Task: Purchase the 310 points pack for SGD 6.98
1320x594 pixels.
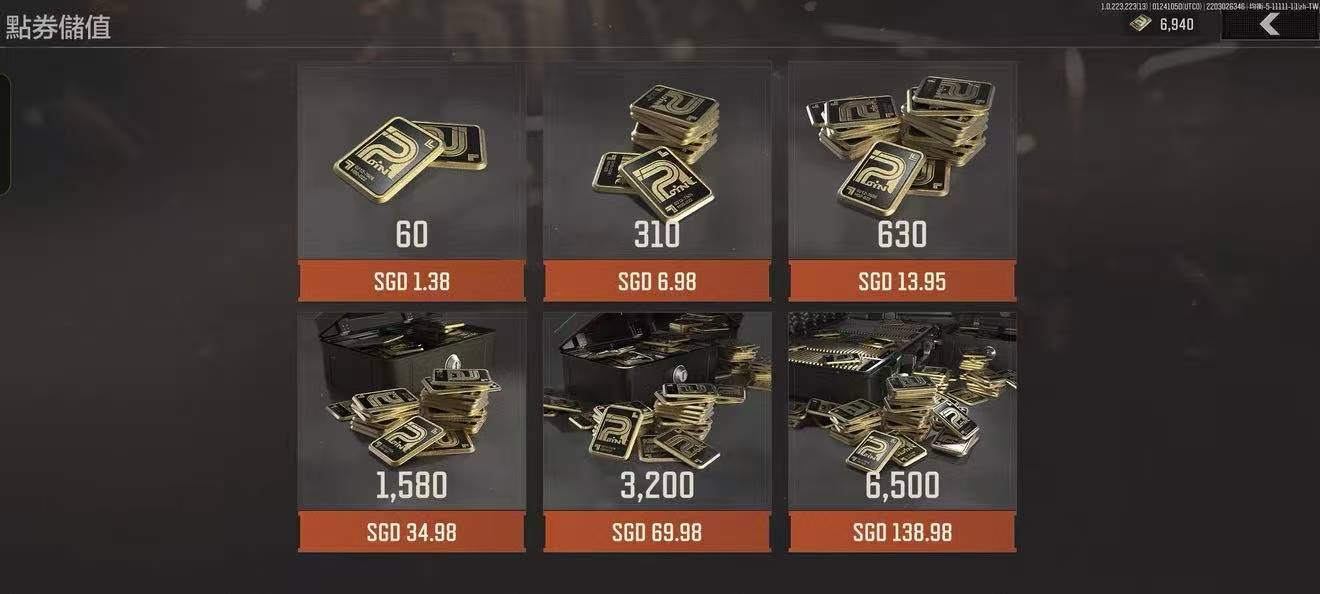Action: pyautogui.click(x=656, y=281)
